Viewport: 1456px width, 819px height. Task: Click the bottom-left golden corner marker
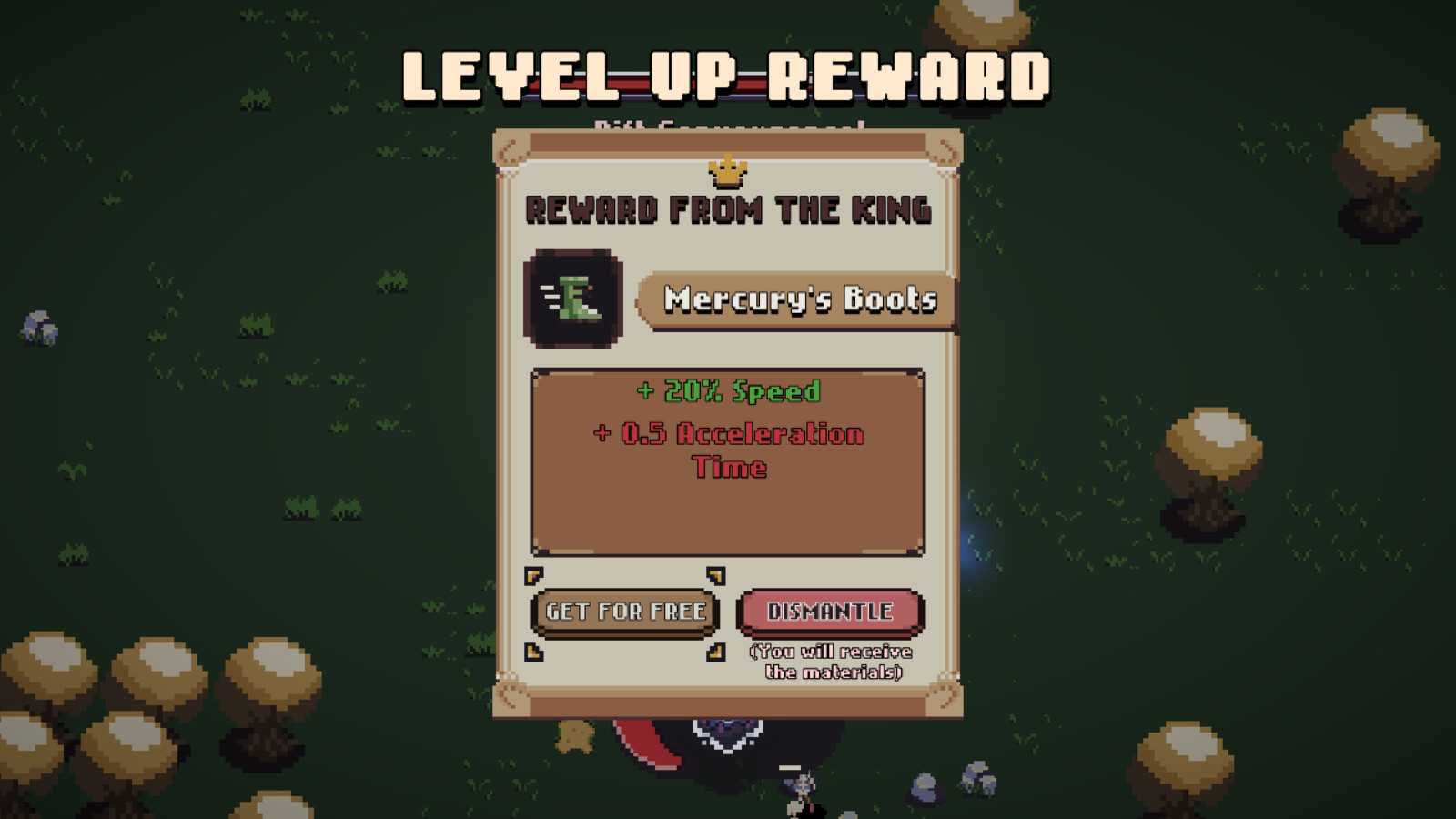coord(532,651)
